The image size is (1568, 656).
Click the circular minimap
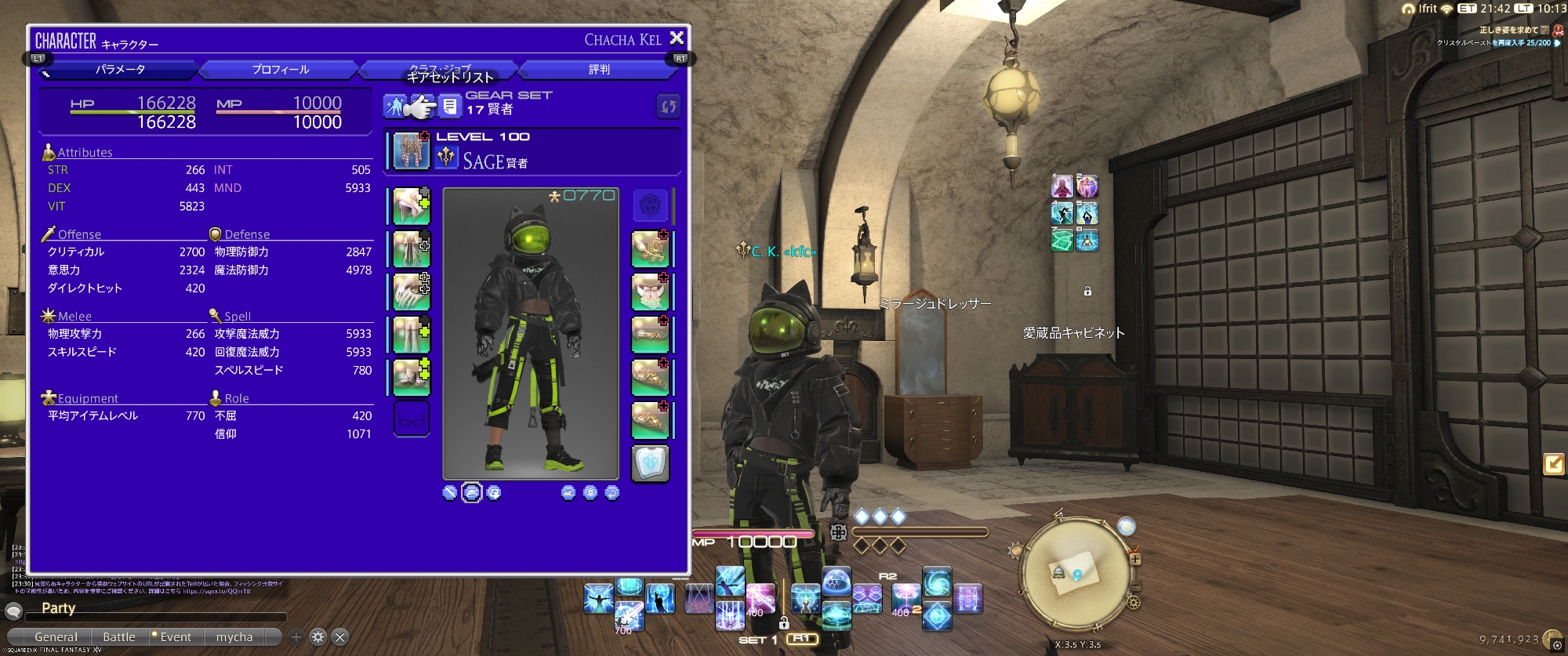coord(1074,577)
